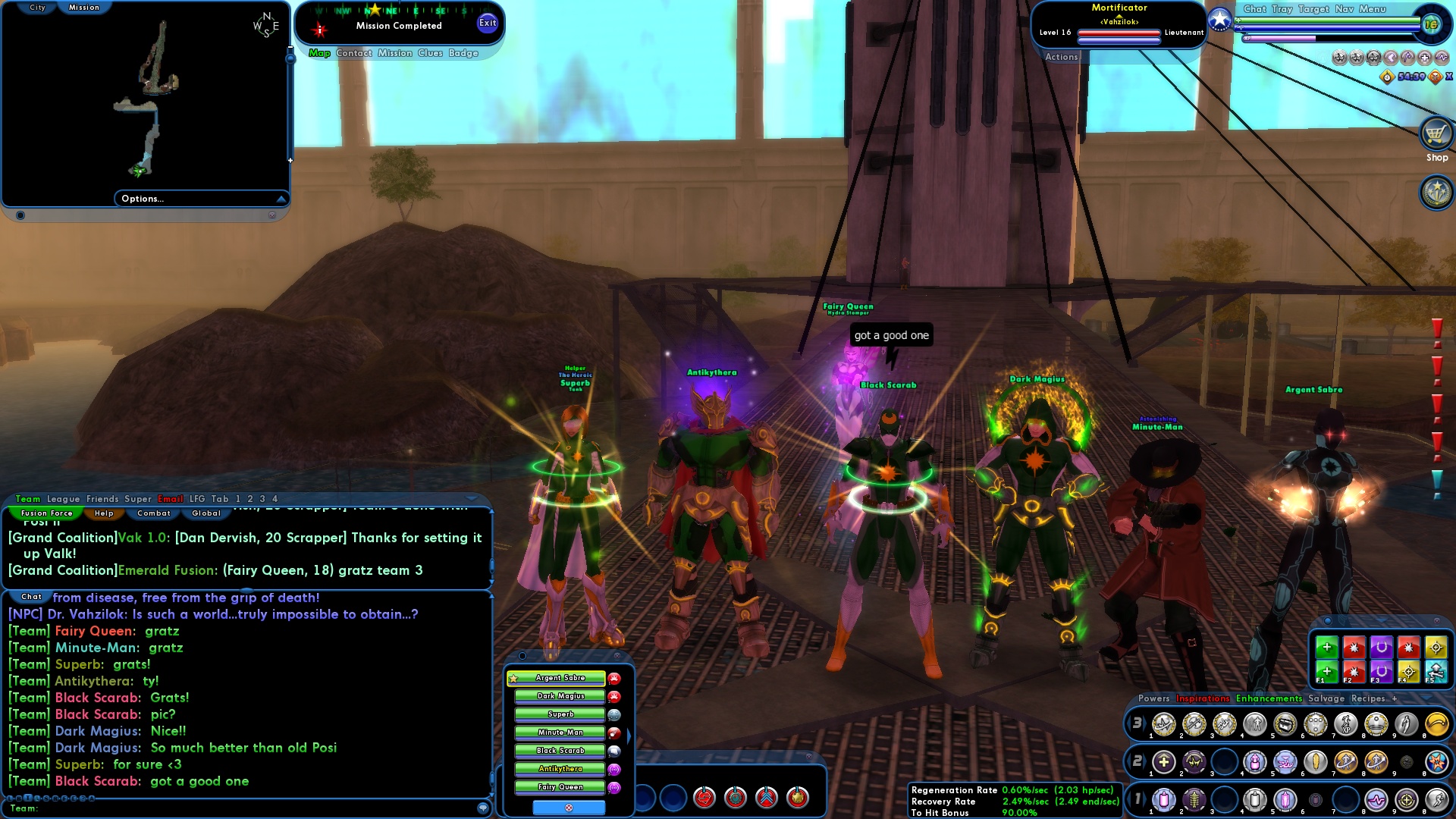1456x819 pixels.
Task: Click the stopwatch icon beside the mission timer
Action: (1387, 77)
